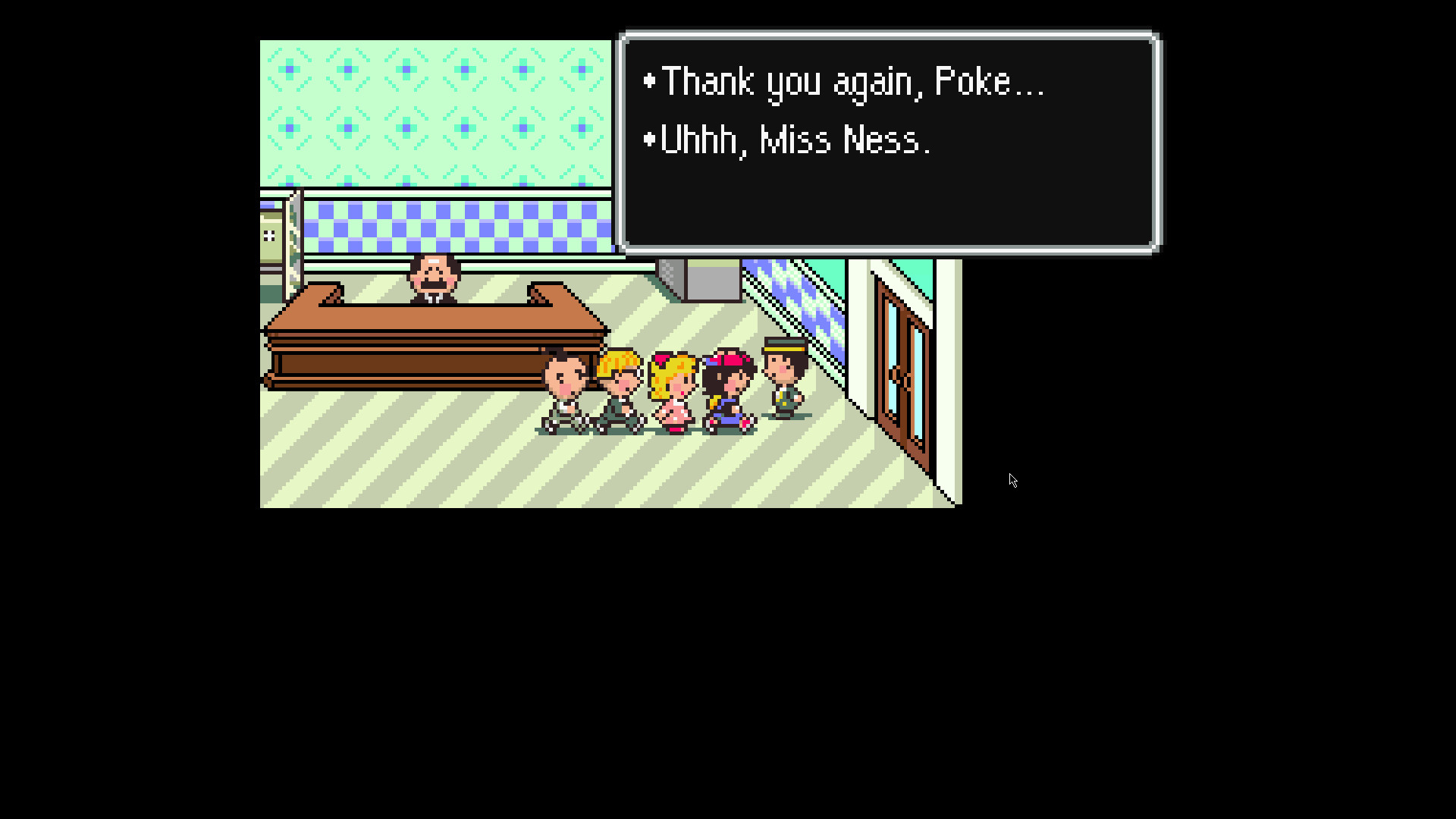1456x819 pixels.
Task: Click the dialogue box border frame
Action: pyautogui.click(x=887, y=33)
